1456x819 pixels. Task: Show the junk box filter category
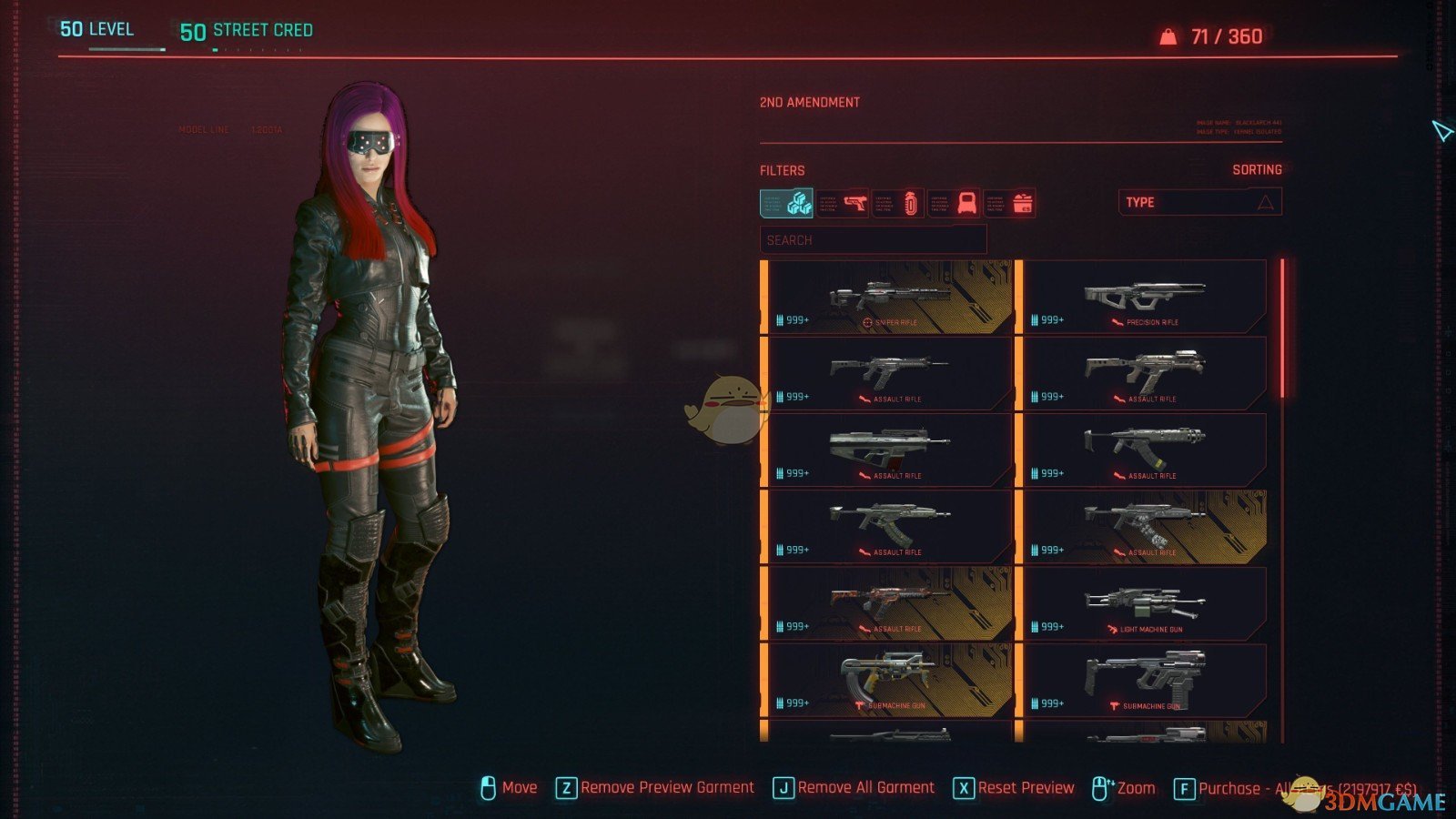tap(1010, 203)
